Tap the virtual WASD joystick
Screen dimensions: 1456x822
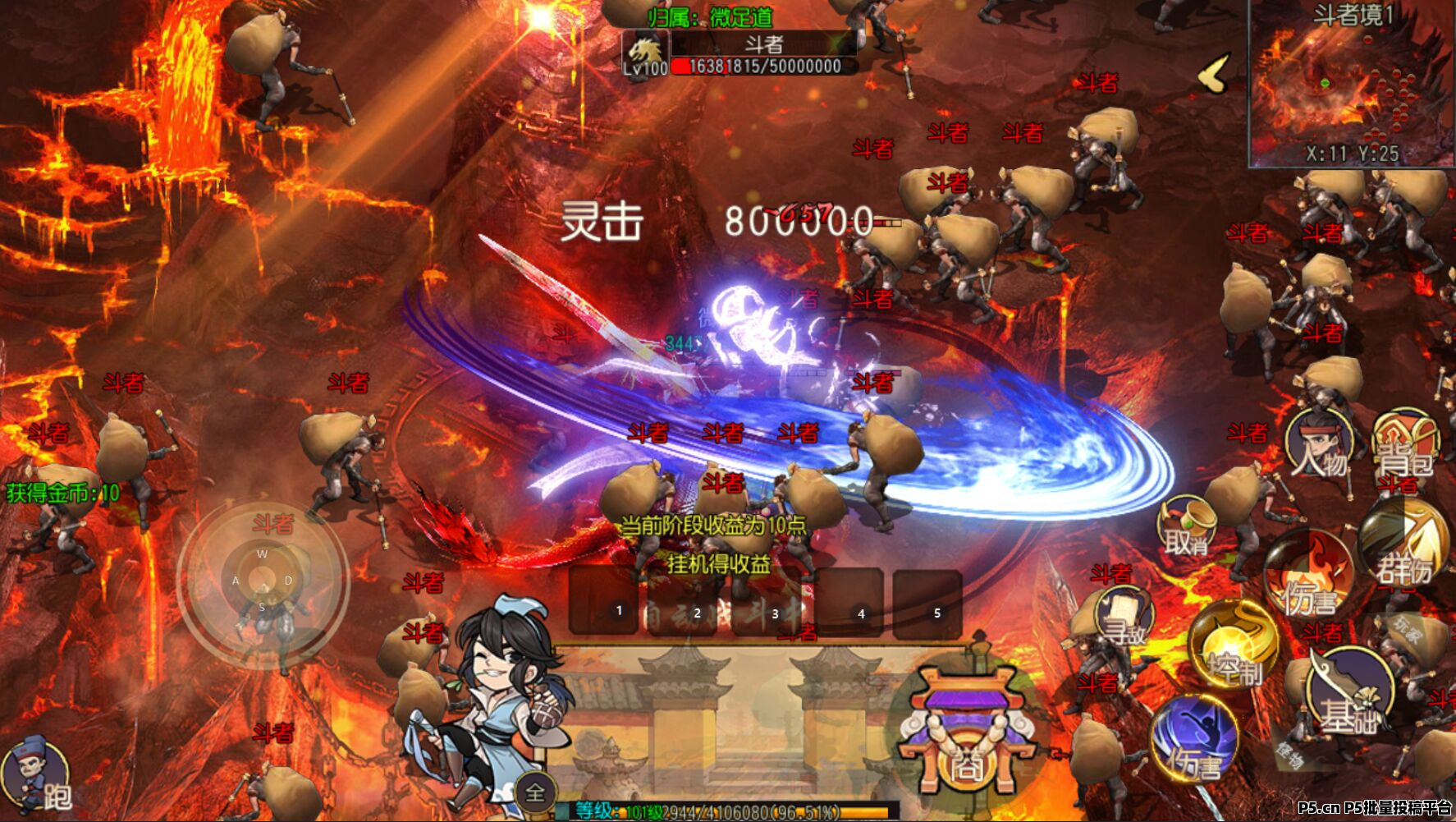(263, 579)
